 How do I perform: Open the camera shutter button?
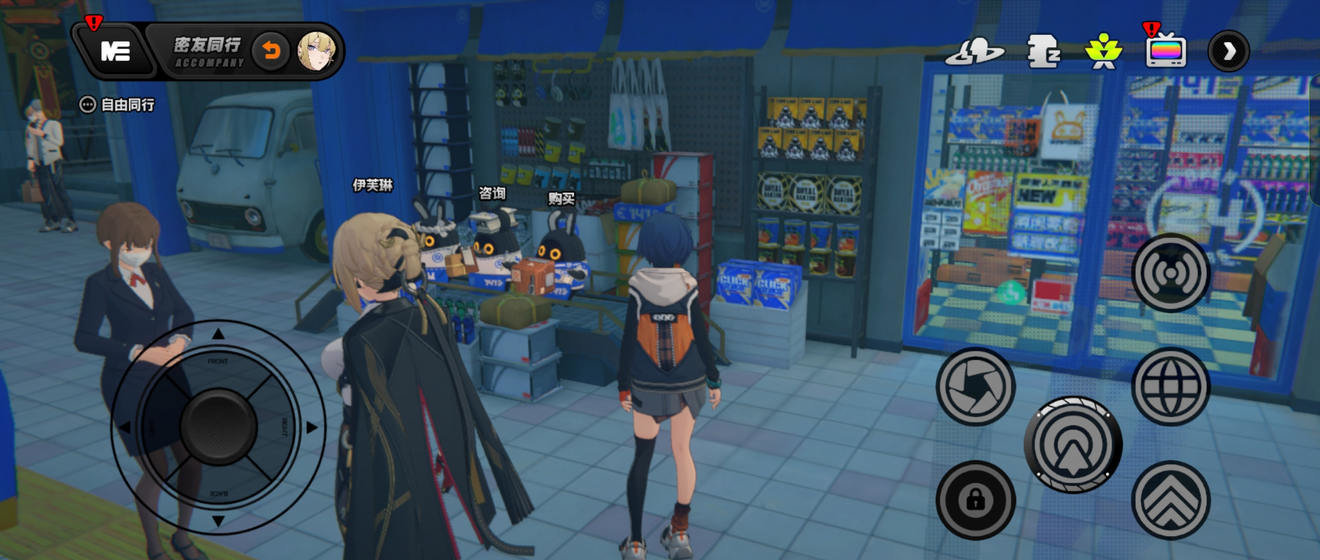click(975, 386)
